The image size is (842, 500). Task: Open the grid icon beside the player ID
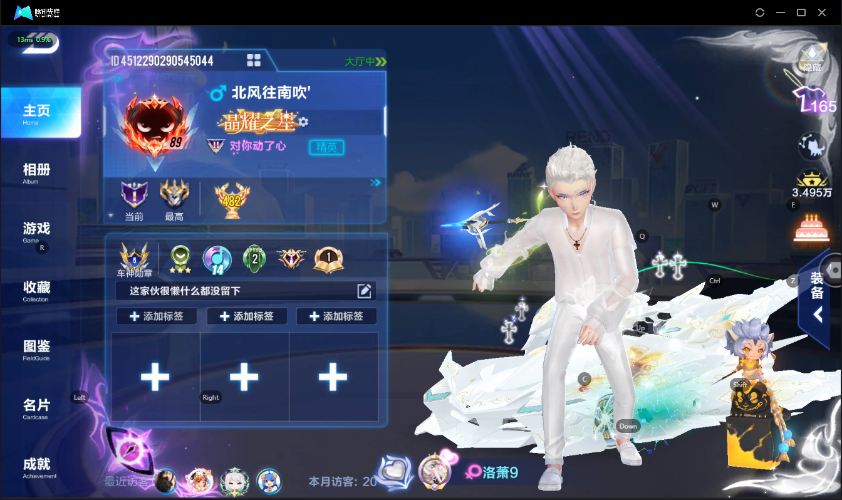pos(254,61)
